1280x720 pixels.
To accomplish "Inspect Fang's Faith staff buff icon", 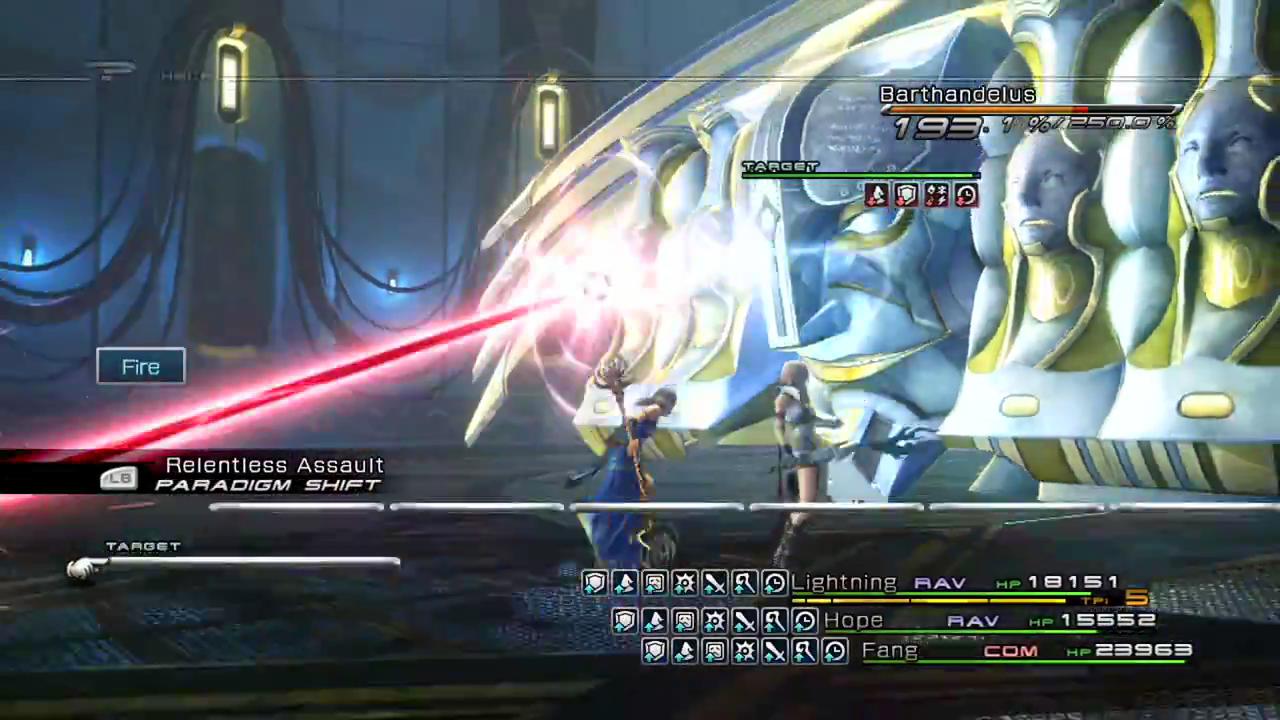I will pos(805,652).
